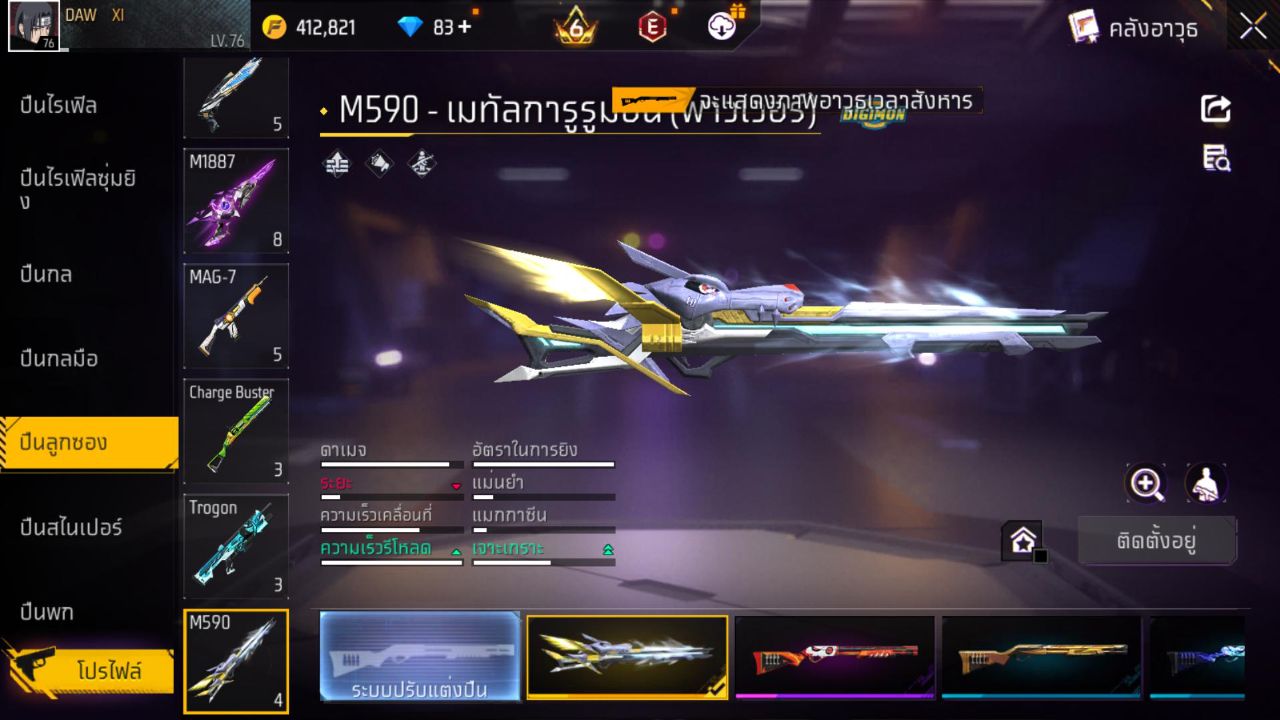Select the gift box top bar icon
The width and height of the screenshot is (1280, 720).
tap(720, 27)
